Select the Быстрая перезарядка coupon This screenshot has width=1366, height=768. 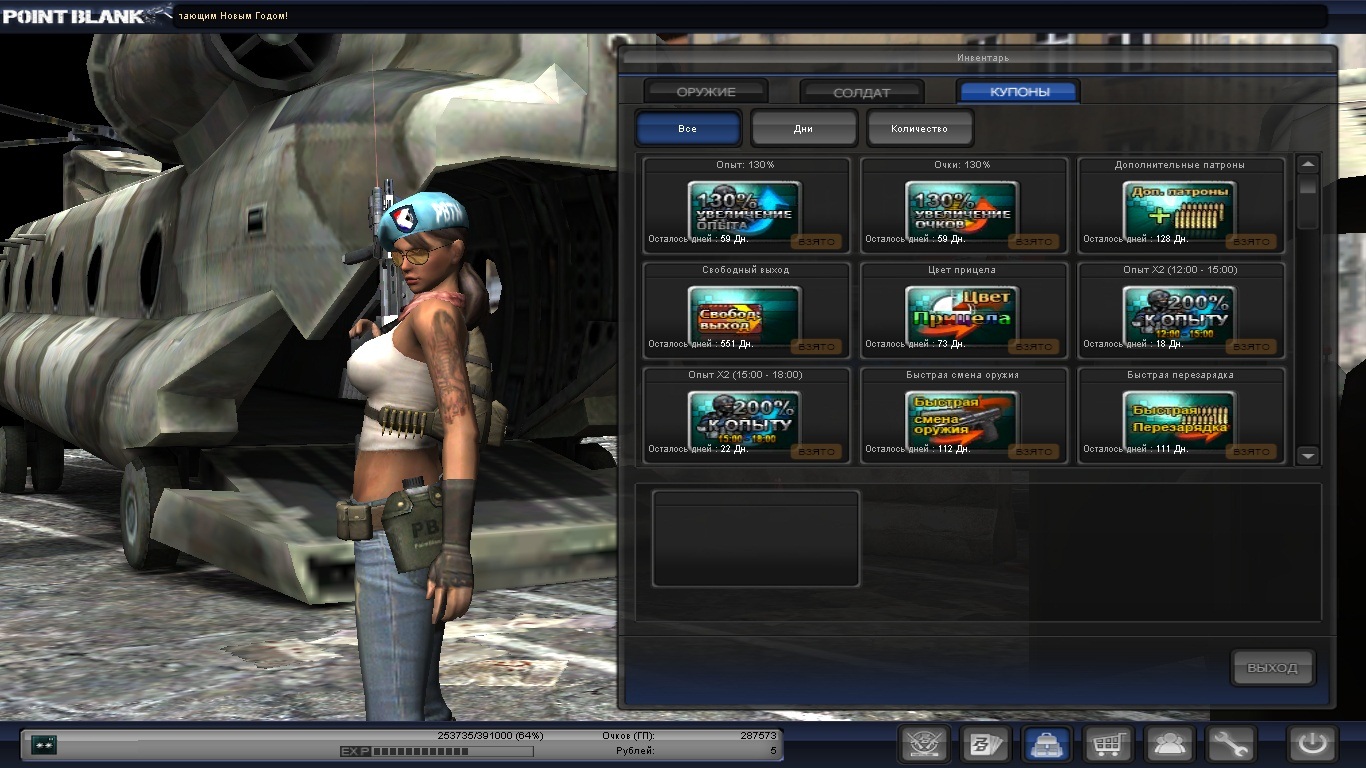coord(1180,417)
